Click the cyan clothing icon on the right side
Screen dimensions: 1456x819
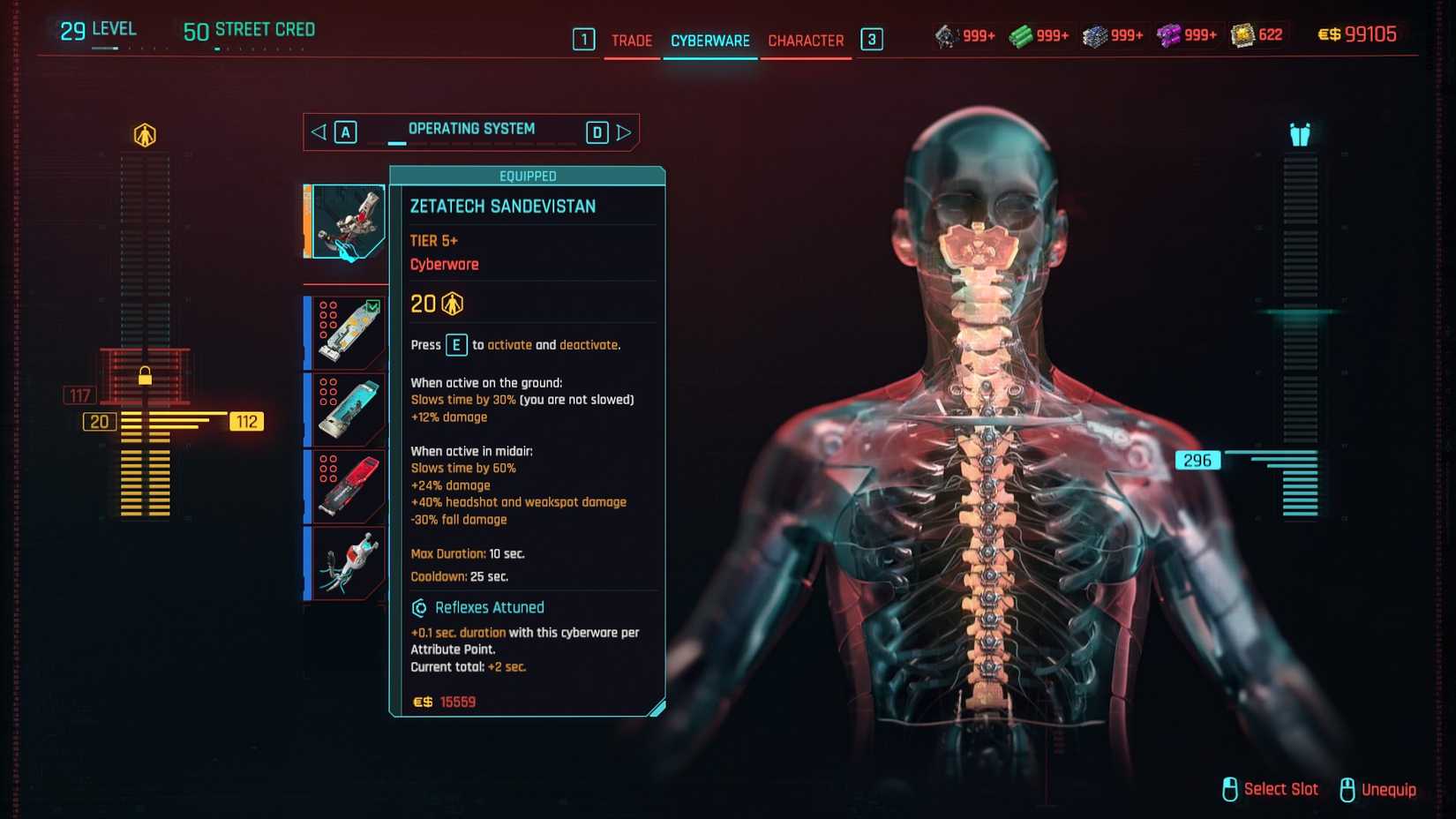click(1297, 134)
